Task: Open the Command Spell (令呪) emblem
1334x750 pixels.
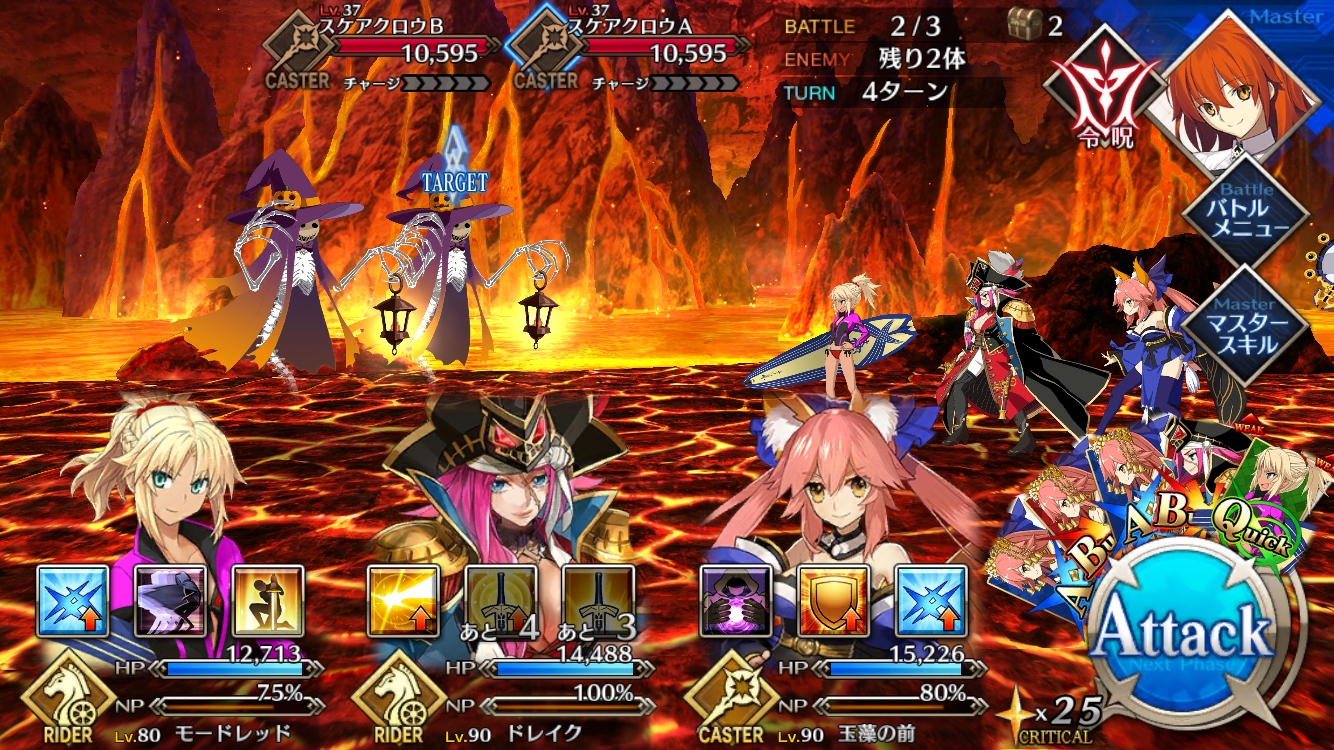Action: [x=1103, y=90]
